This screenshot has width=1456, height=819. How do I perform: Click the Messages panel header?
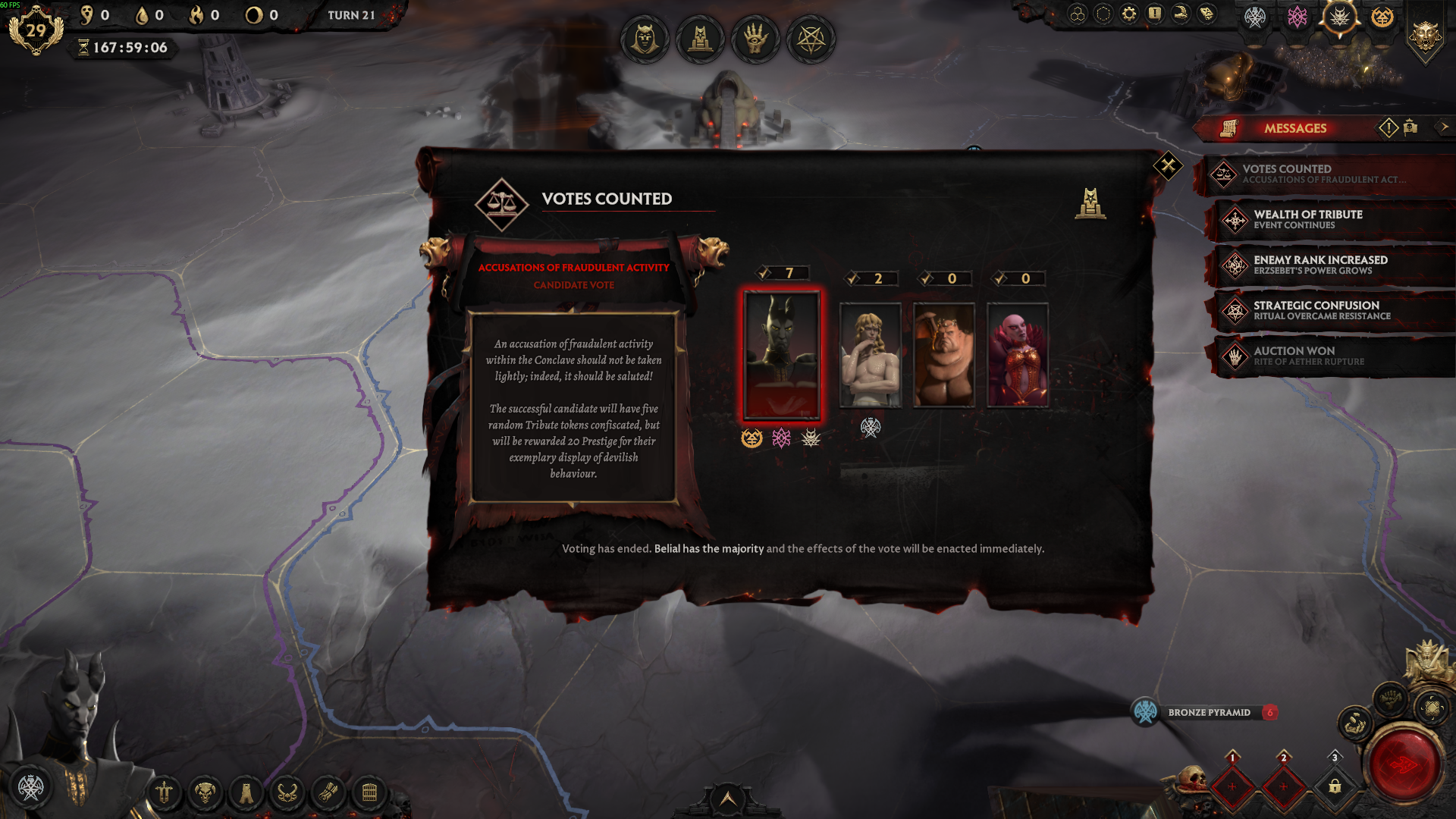pos(1294,128)
